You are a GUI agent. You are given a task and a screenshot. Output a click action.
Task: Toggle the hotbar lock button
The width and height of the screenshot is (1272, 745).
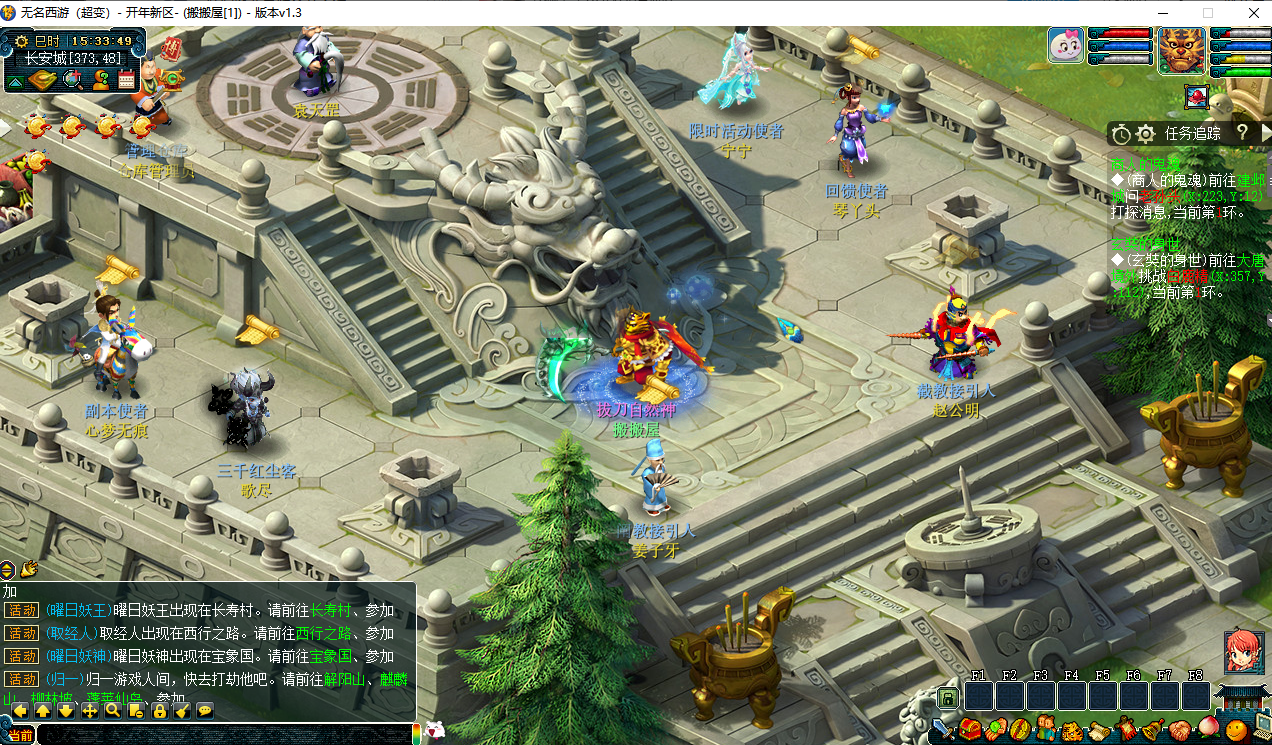[159, 711]
